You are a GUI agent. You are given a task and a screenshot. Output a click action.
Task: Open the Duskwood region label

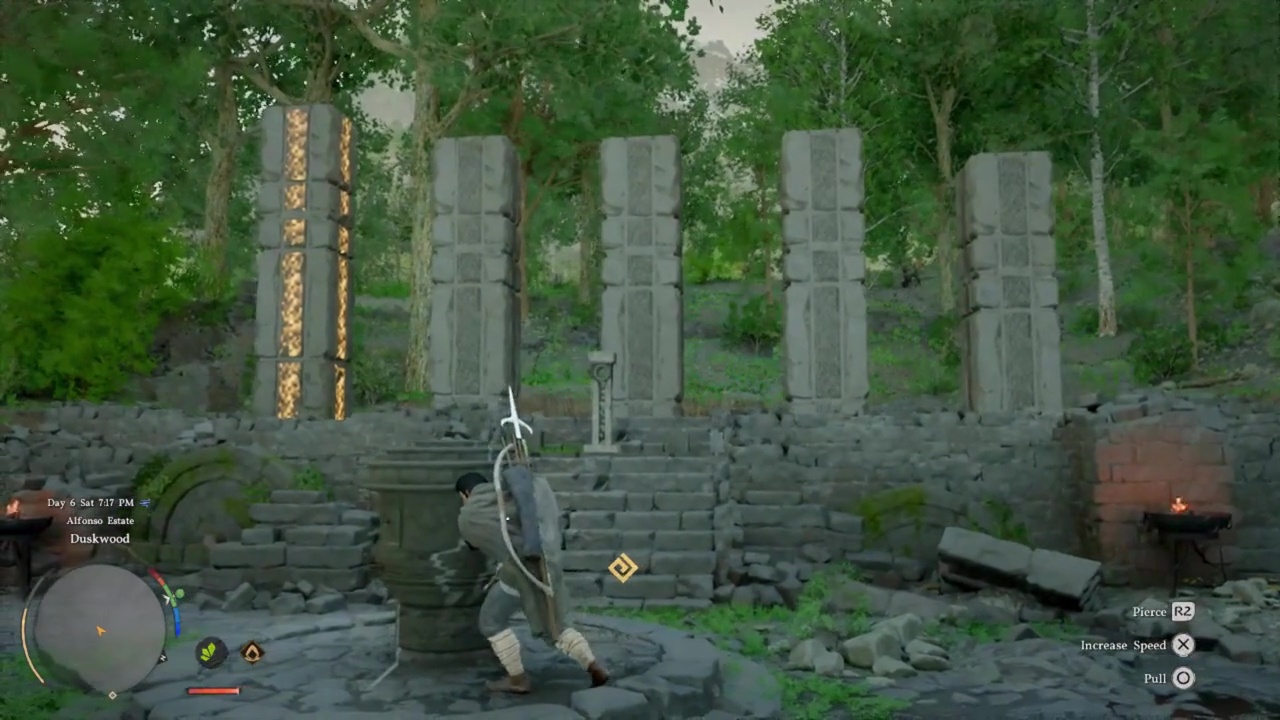99,539
